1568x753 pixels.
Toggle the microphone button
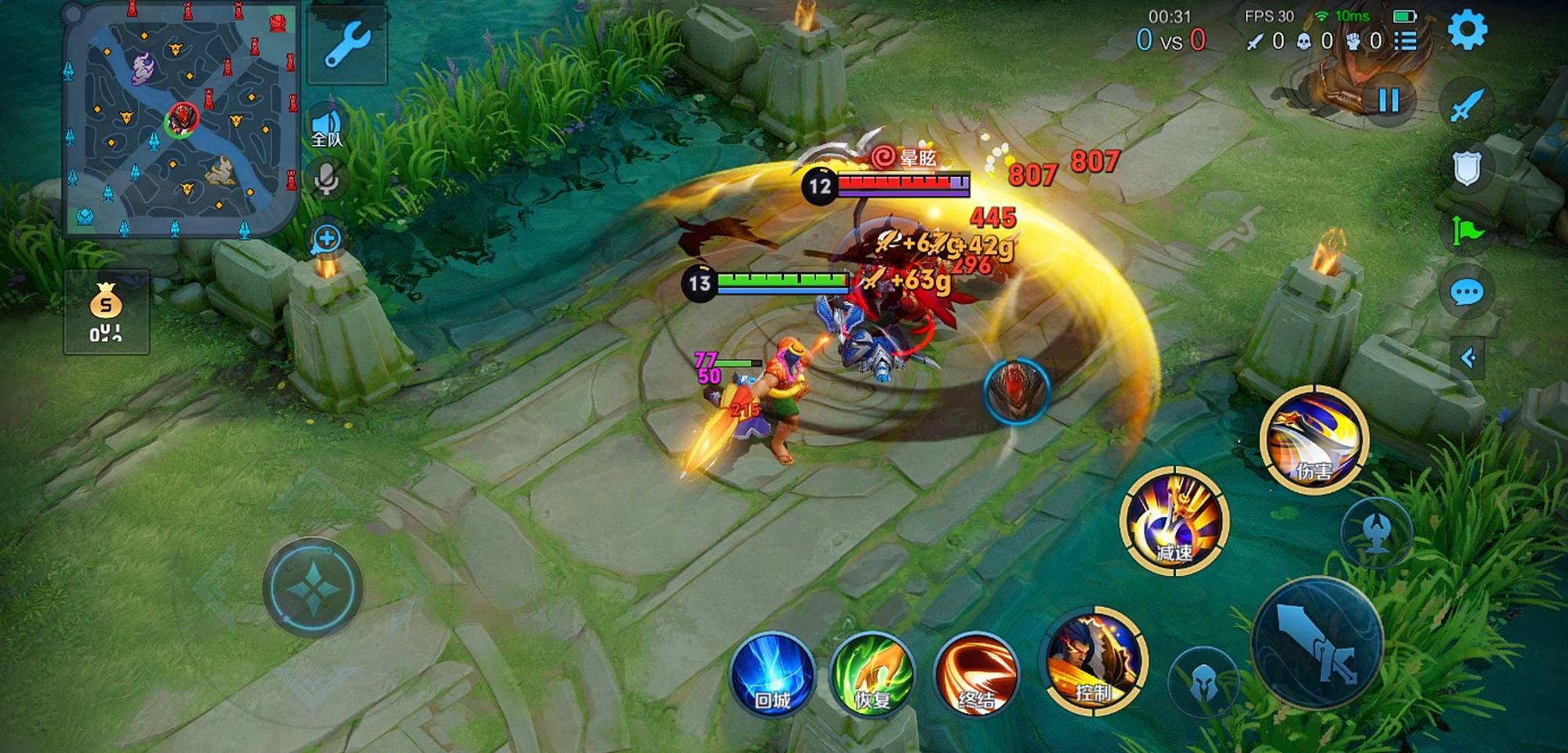click(x=326, y=179)
